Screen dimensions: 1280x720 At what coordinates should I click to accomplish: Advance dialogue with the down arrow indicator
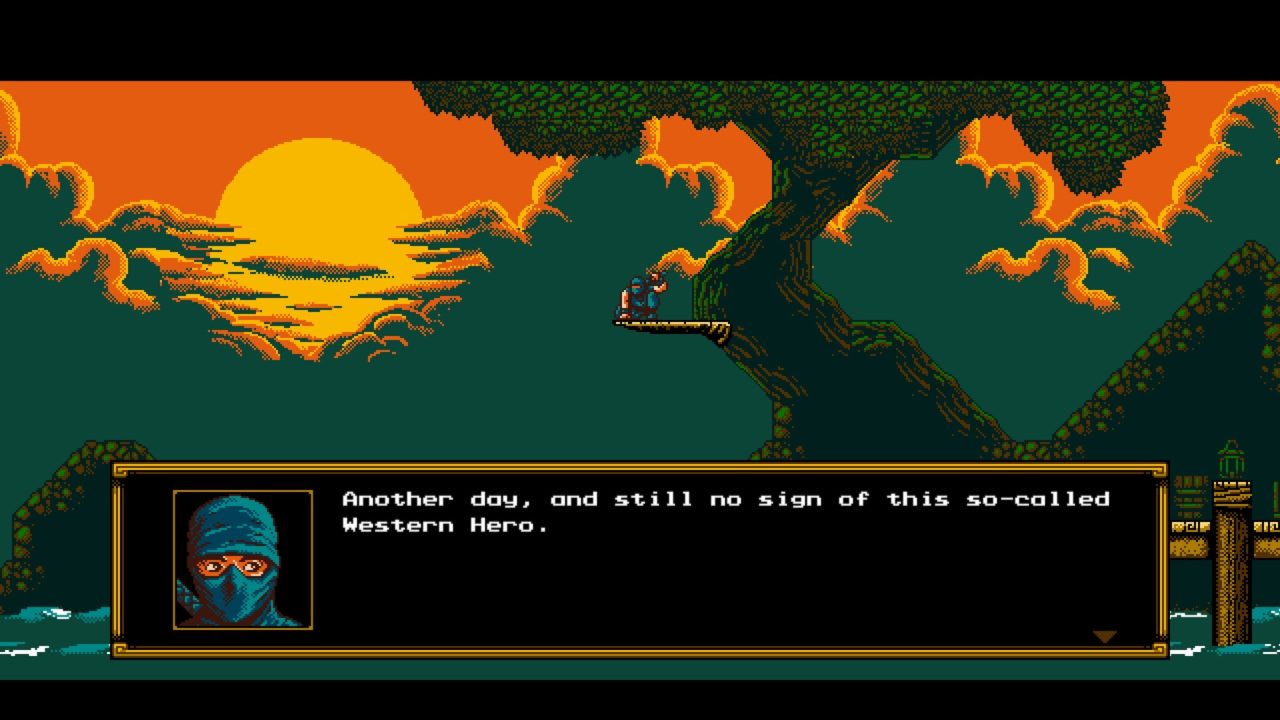click(x=1104, y=637)
